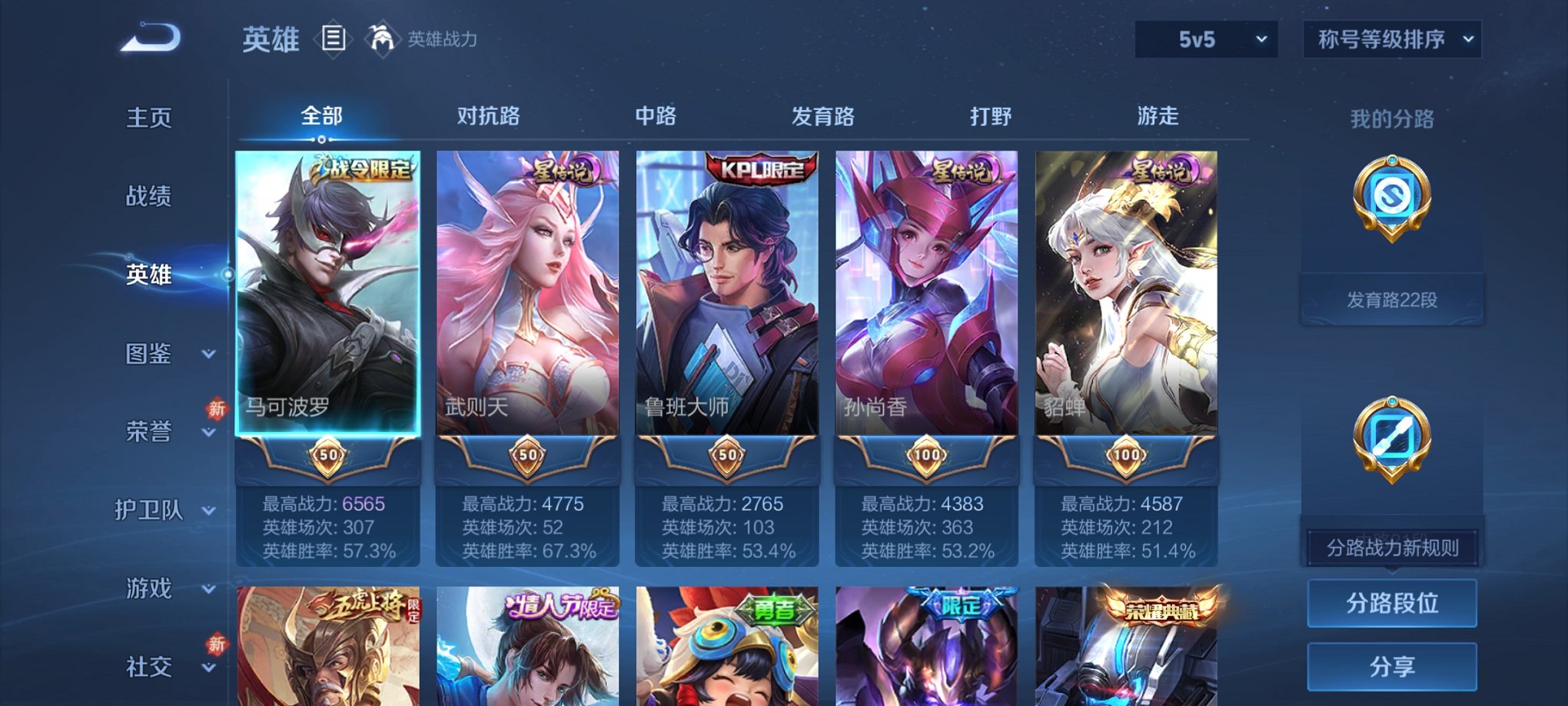This screenshot has height=706, width=1568.
Task: Click the 分路段位 button
Action: (1391, 604)
